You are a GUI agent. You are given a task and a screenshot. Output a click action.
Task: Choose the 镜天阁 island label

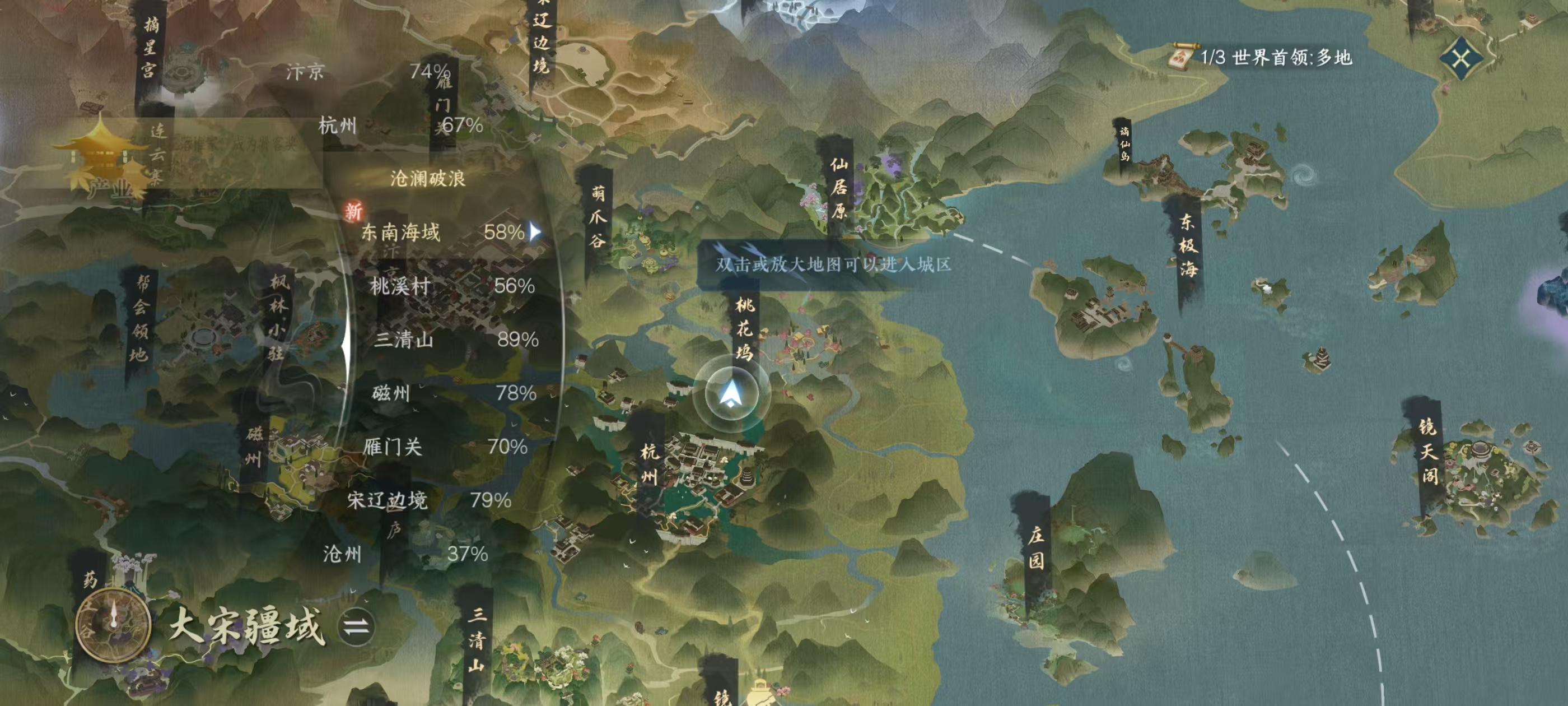[1427, 450]
